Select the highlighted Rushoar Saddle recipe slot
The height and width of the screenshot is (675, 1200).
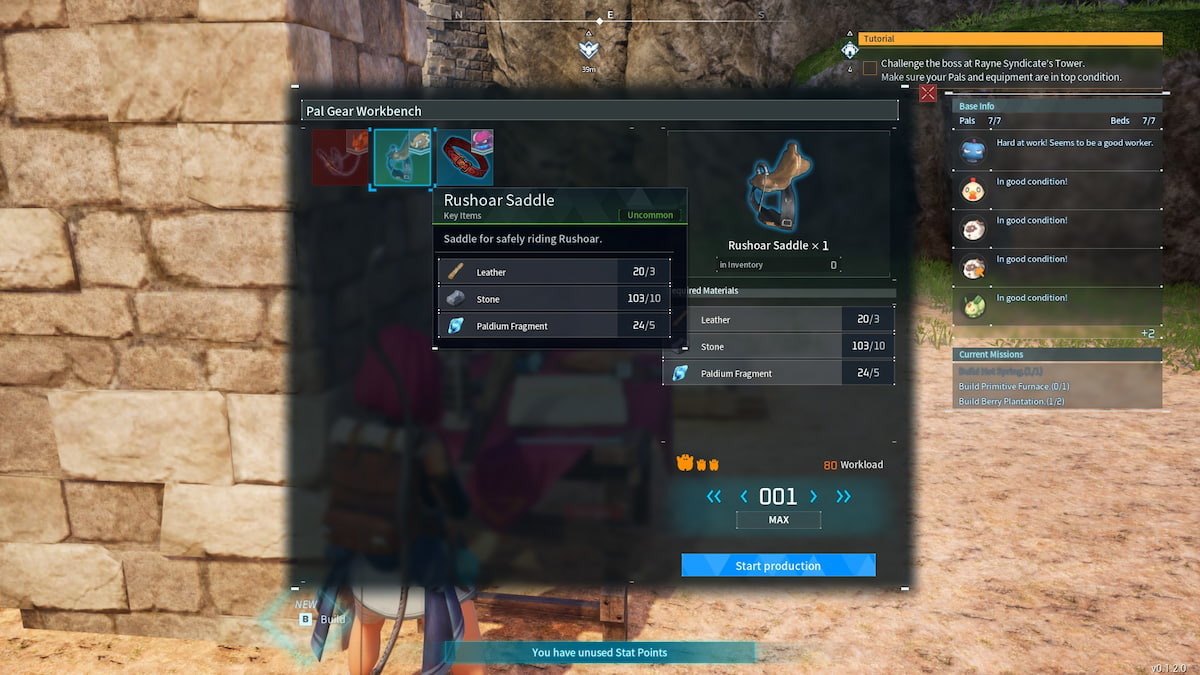point(403,157)
